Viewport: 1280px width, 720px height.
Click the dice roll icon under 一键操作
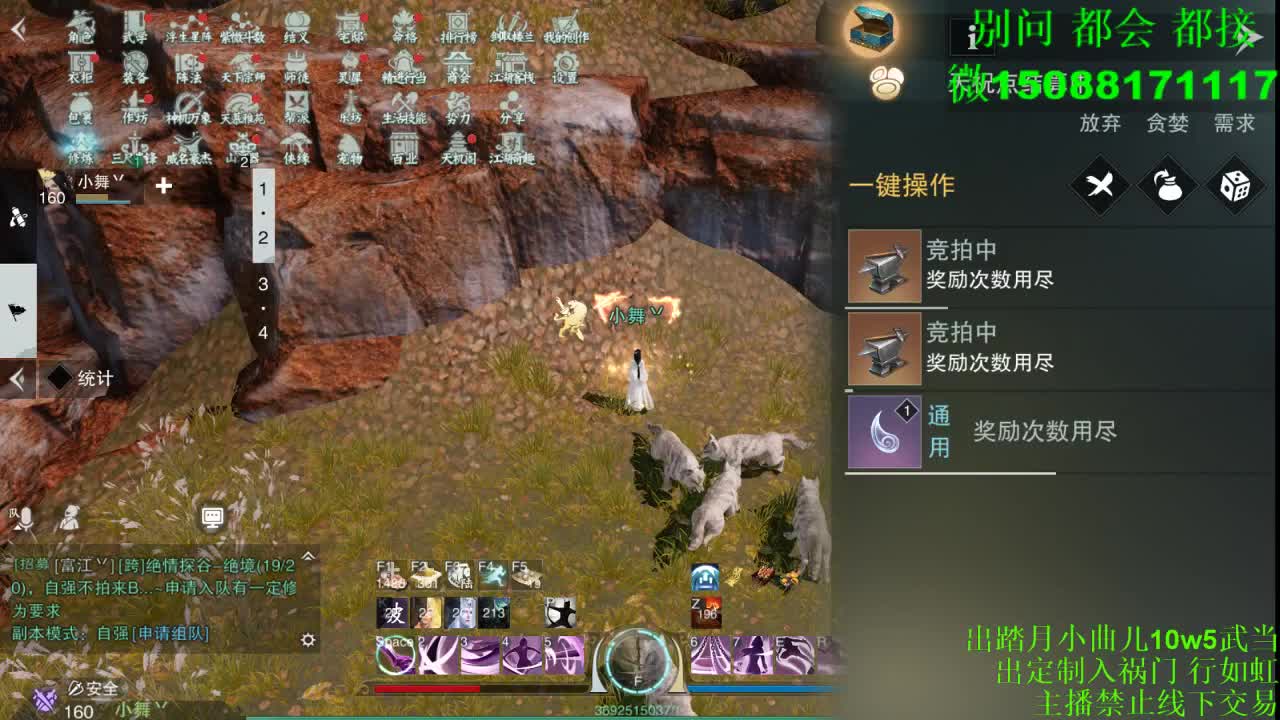click(1233, 185)
